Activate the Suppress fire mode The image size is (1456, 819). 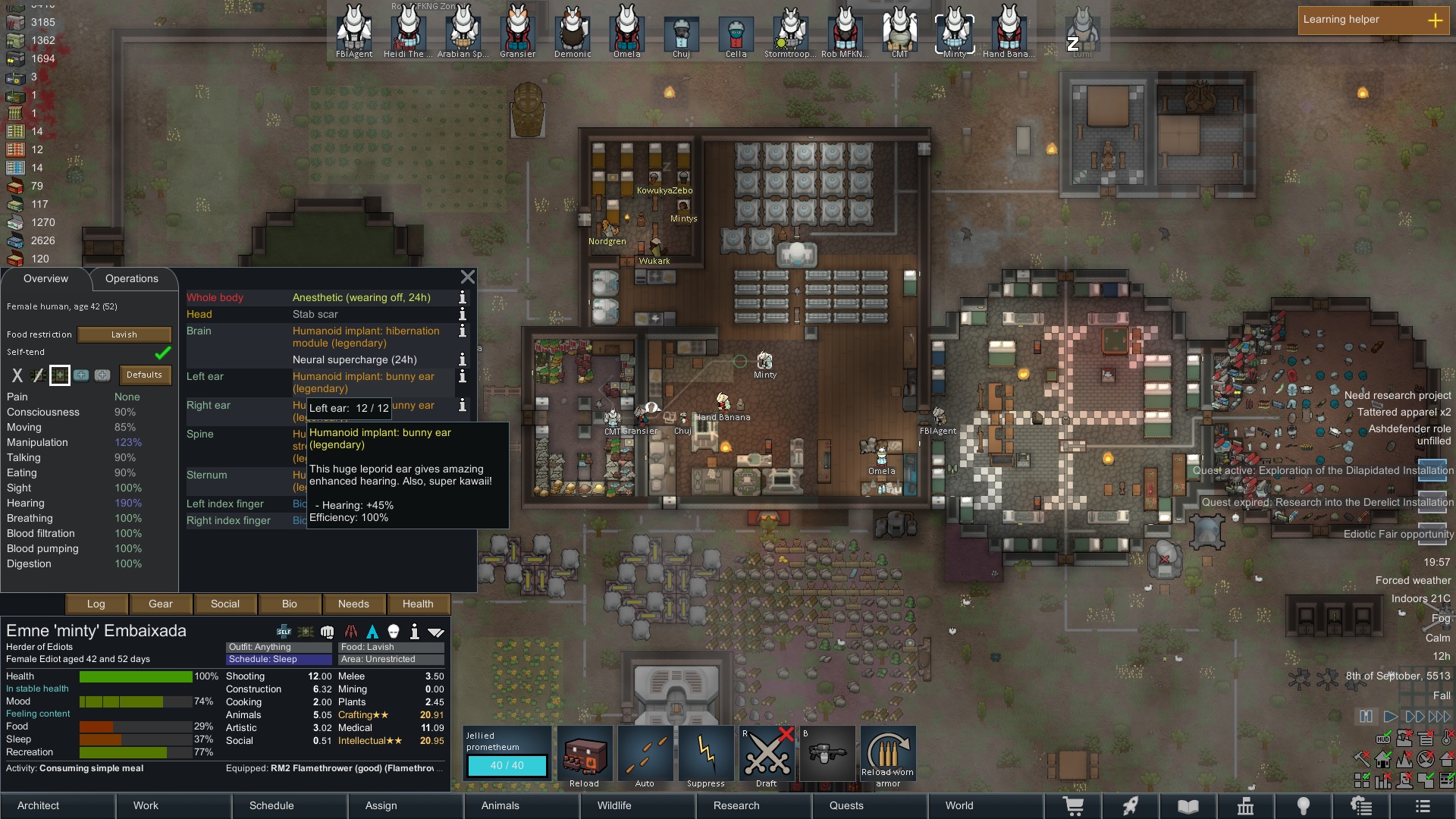coord(706,758)
